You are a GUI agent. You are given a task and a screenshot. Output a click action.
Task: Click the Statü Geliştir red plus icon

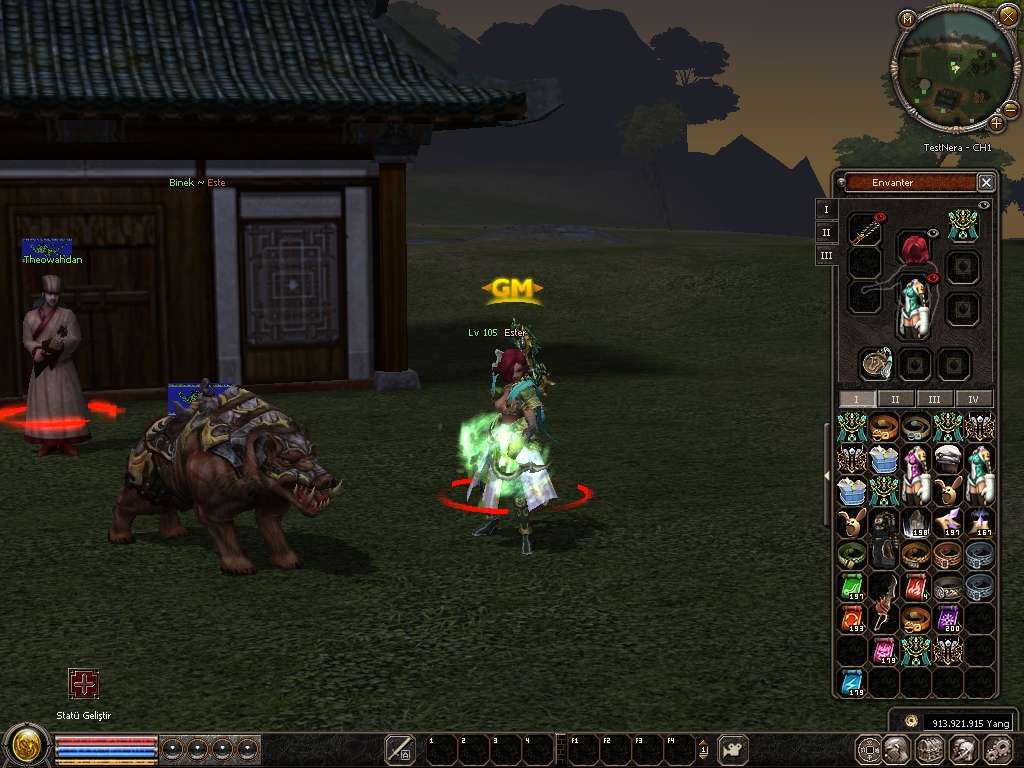point(84,684)
